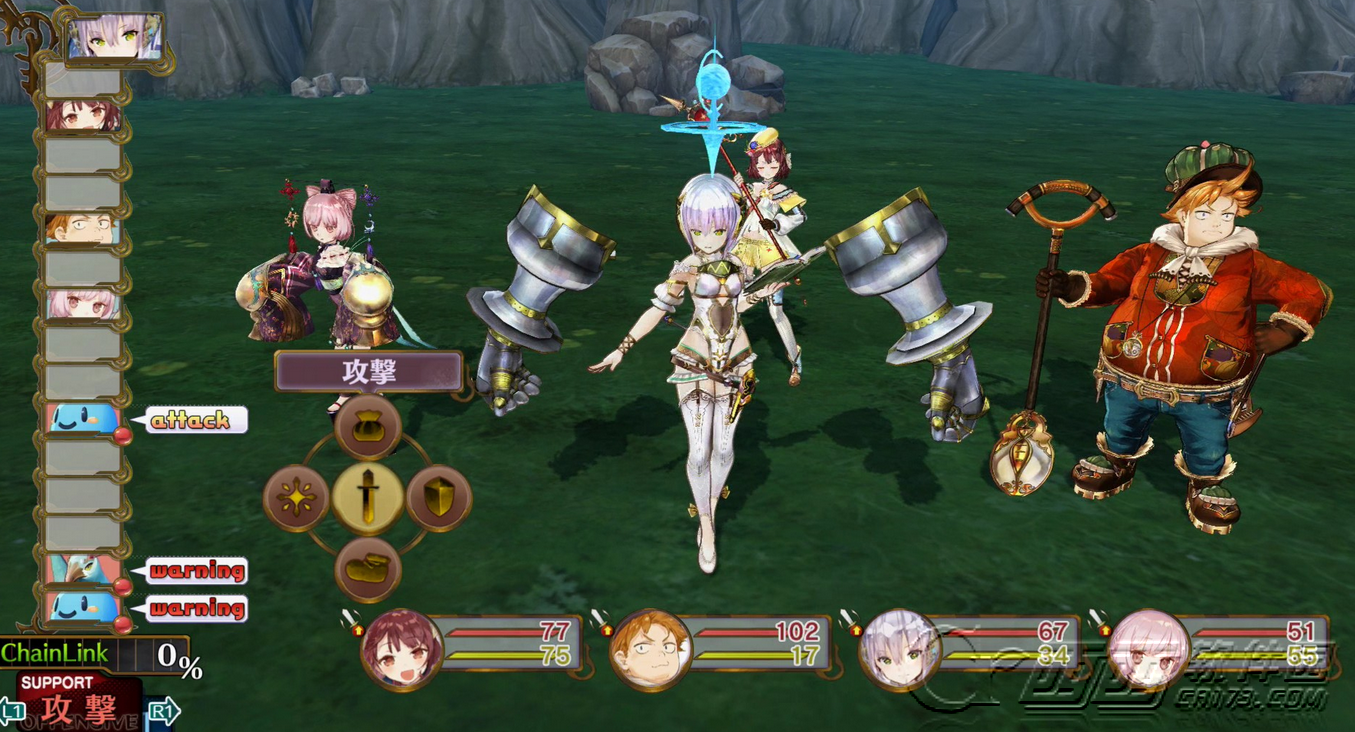Select the blue slime turn card marked warning
Screen dimensions: 1355x732
click(x=84, y=608)
